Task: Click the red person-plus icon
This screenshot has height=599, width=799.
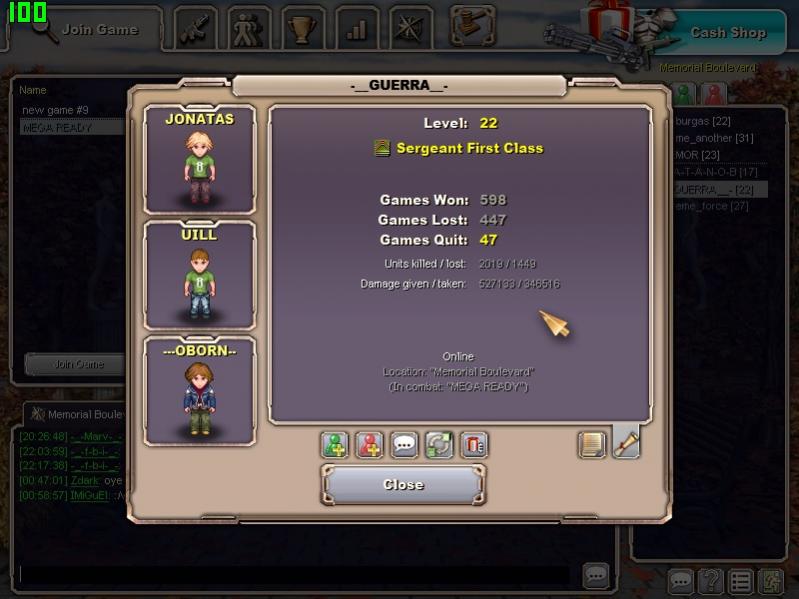Action: [x=369, y=445]
